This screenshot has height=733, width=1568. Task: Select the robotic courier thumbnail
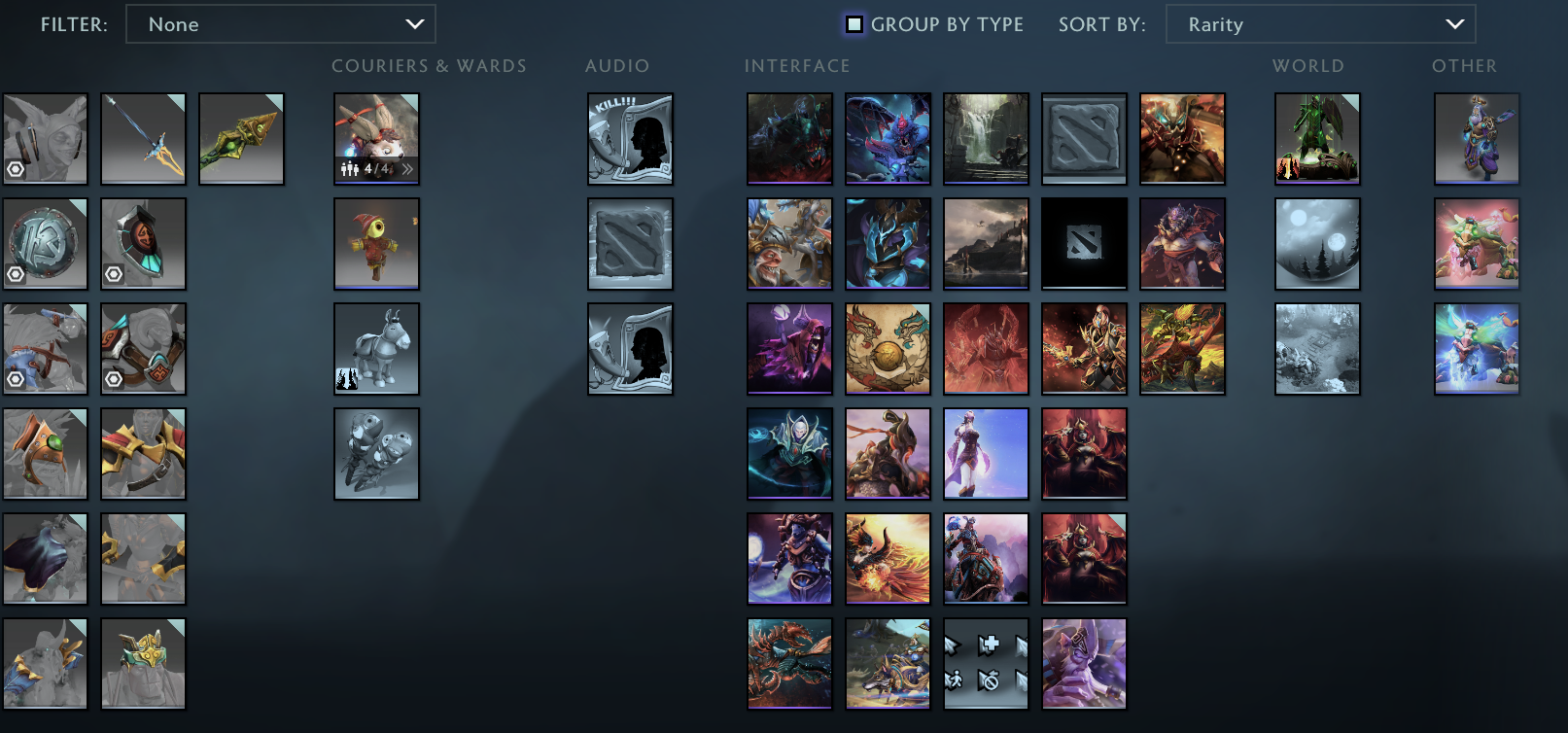pyautogui.click(x=376, y=453)
